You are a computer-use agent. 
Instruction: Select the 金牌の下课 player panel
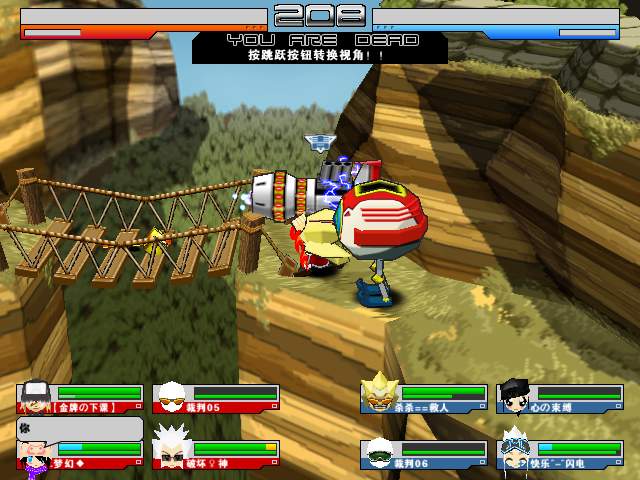pos(80,398)
